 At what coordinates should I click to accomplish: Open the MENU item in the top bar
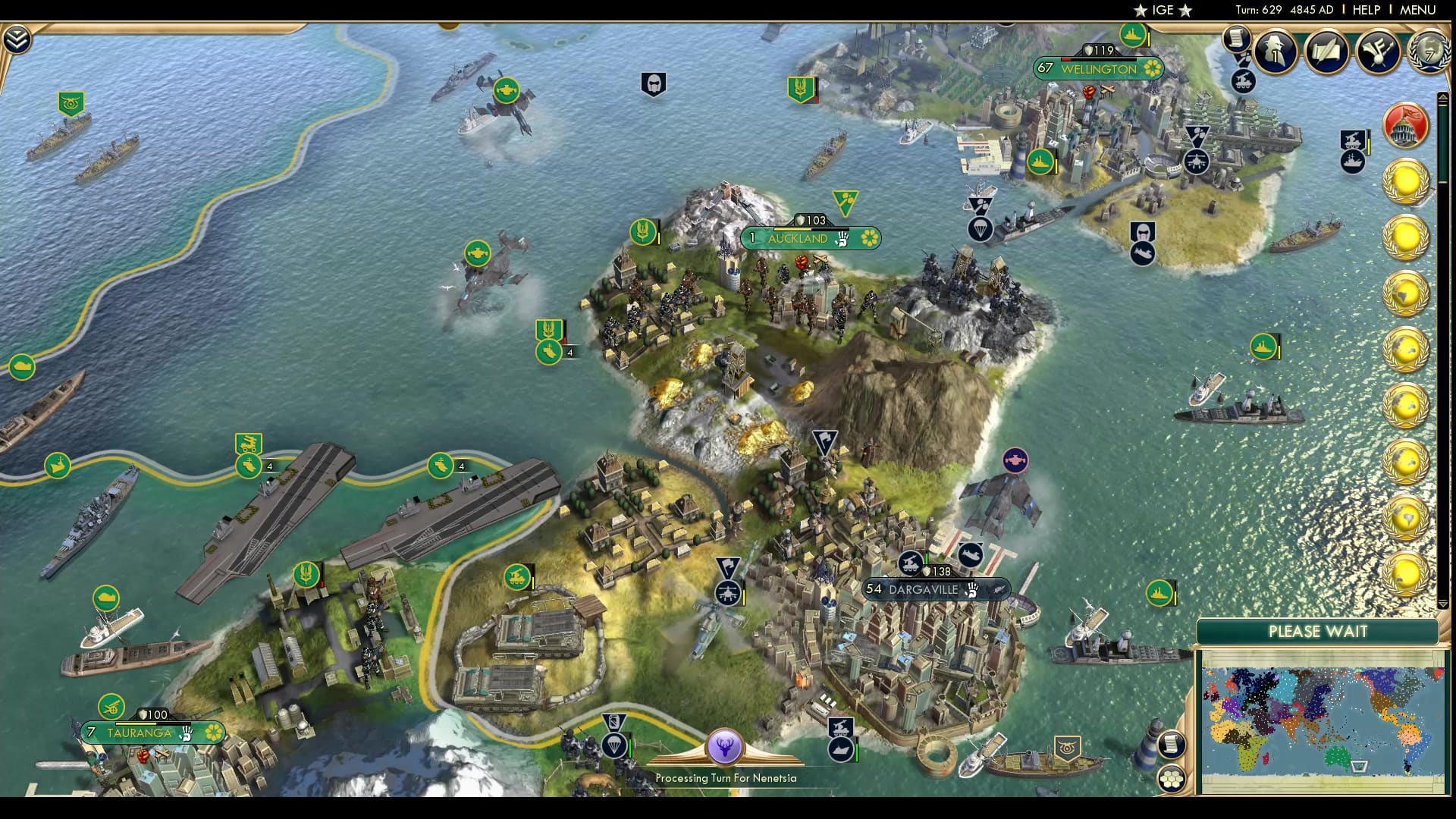[1418, 10]
